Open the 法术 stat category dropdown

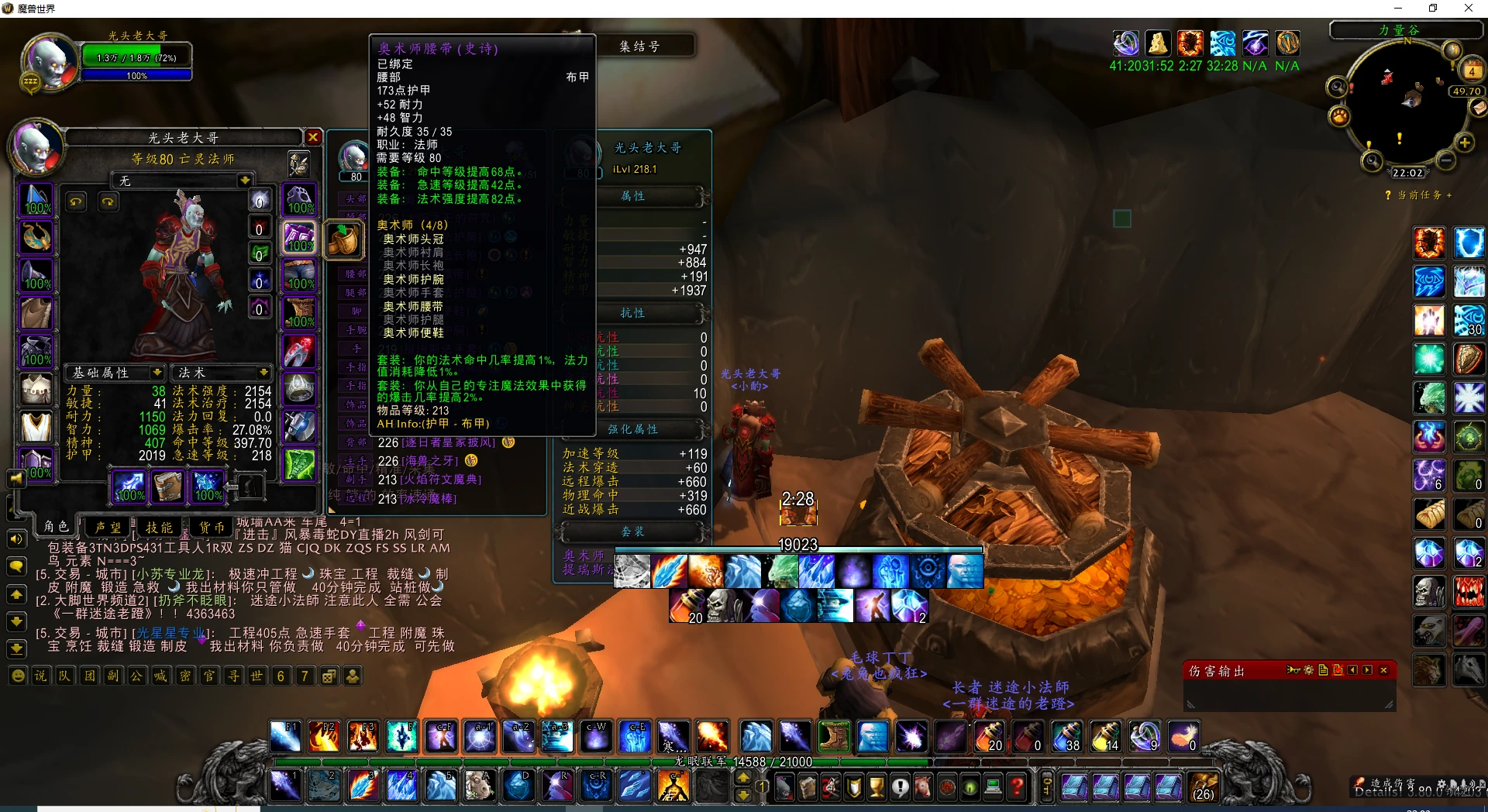click(x=263, y=373)
